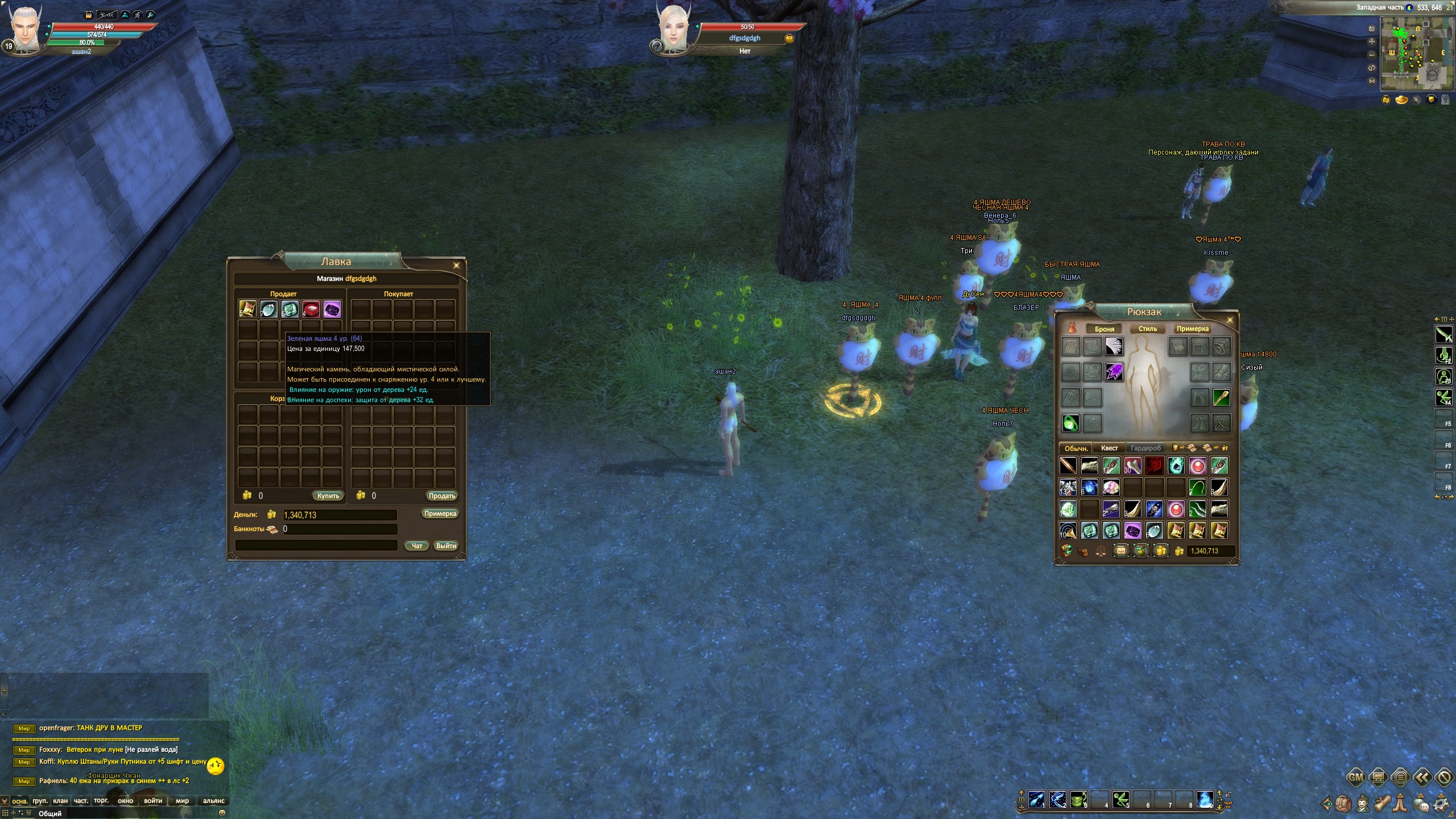
Task: Select the bone item stack of 30
Action: pyautogui.click(x=1132, y=466)
